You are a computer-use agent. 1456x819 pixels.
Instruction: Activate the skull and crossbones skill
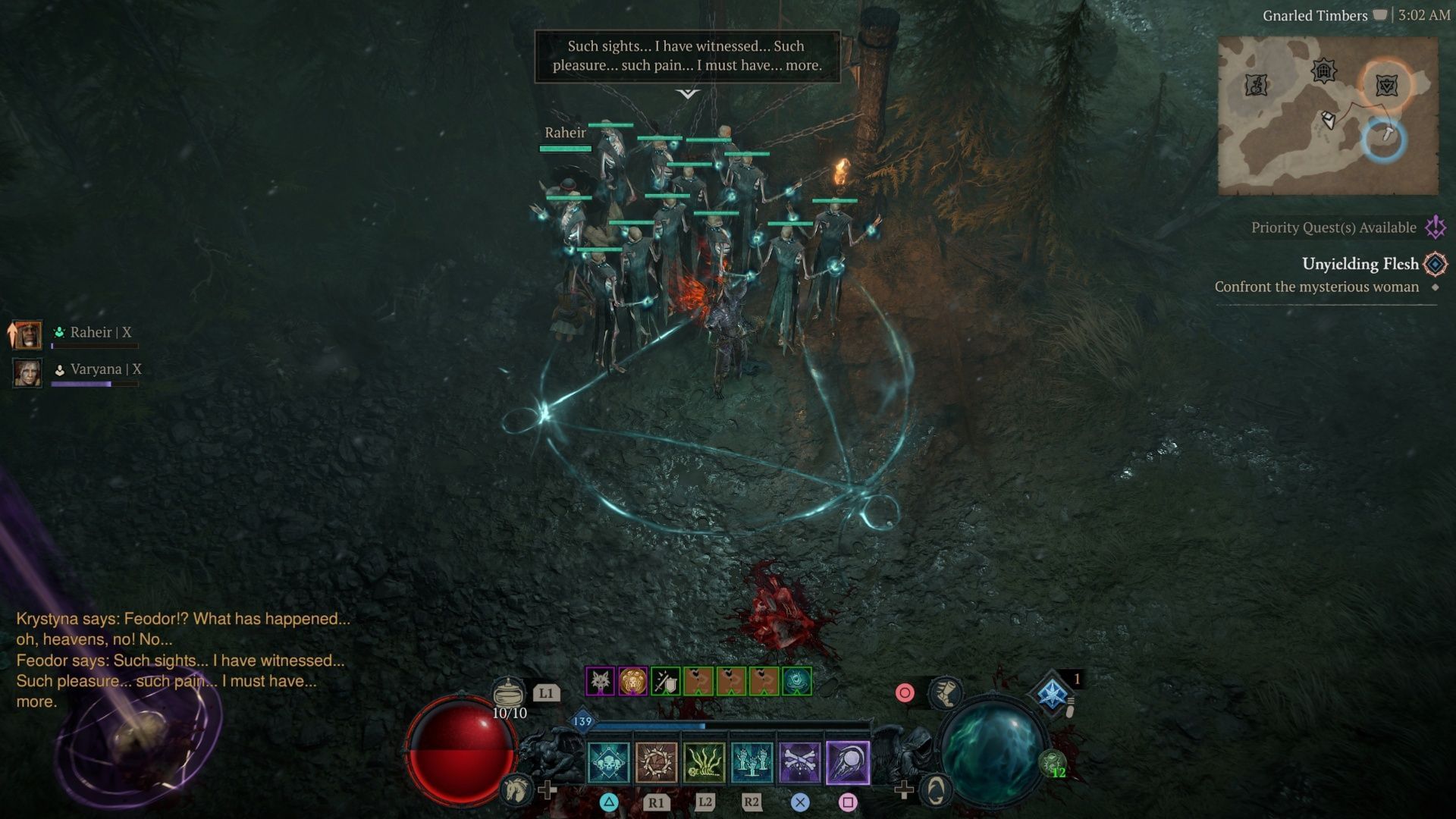799,762
